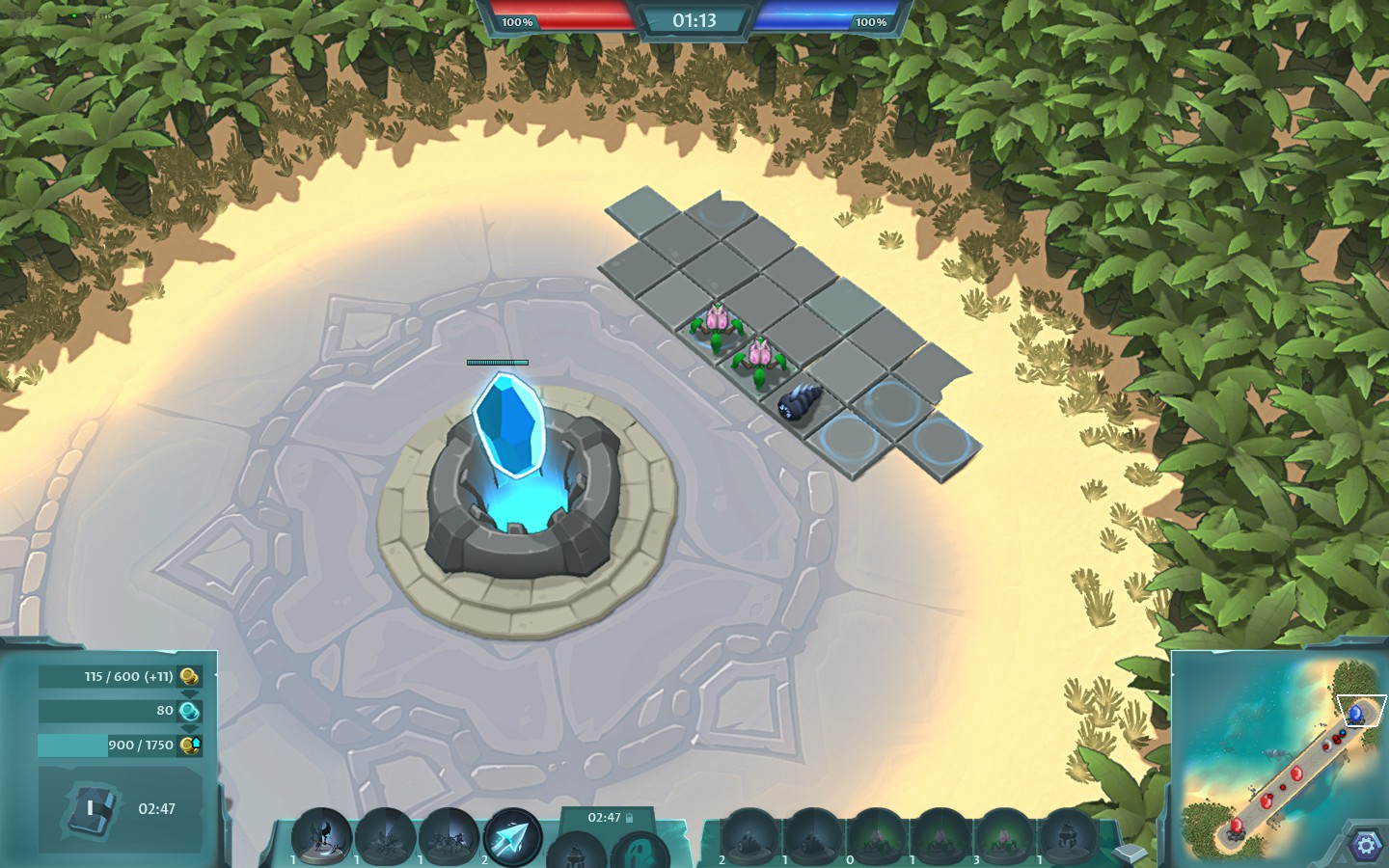Choose the drill unit slot costing 2
1389x868 pixels.
750,835
